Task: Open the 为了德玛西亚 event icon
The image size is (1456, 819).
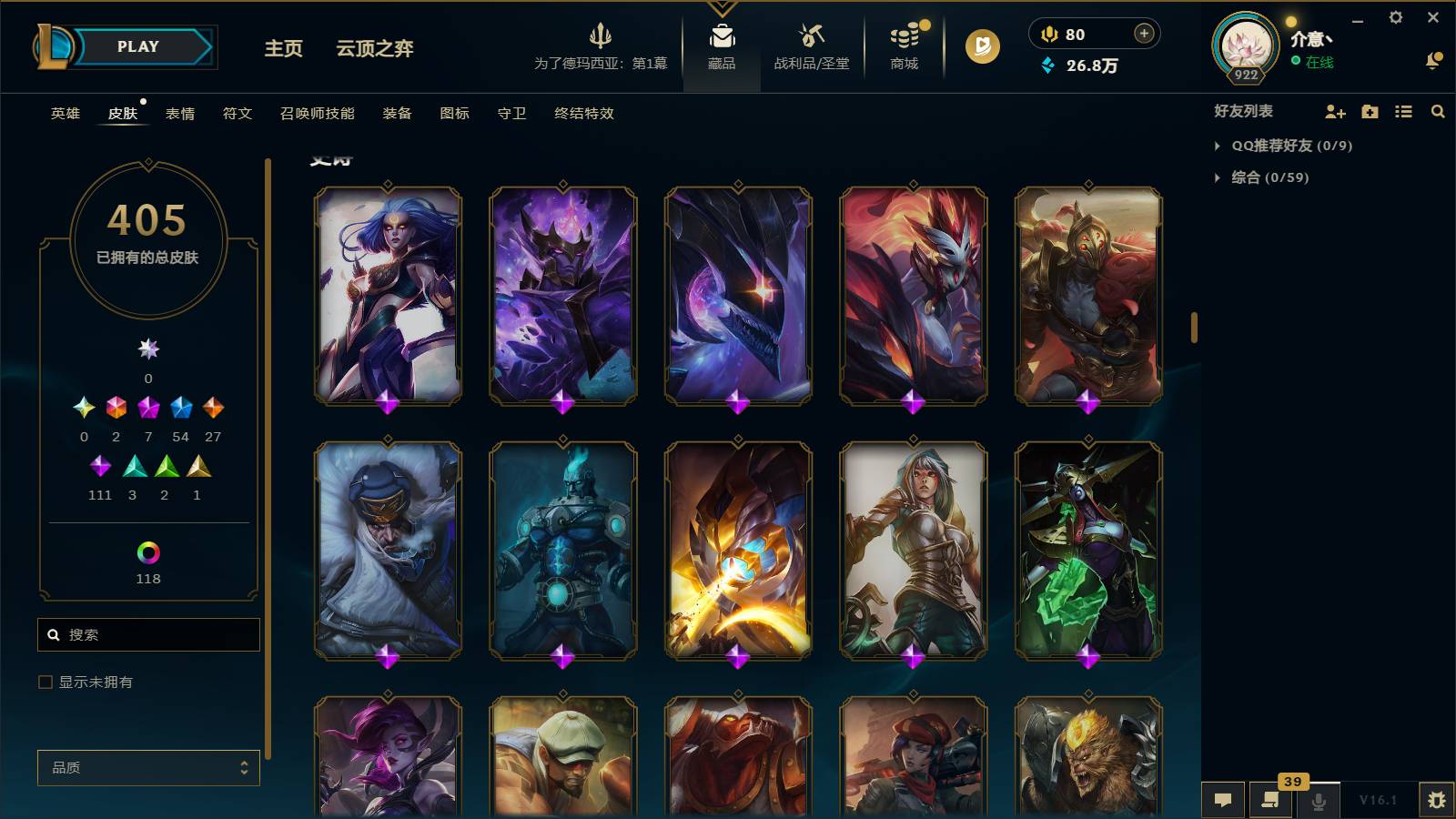Action: click(602, 45)
